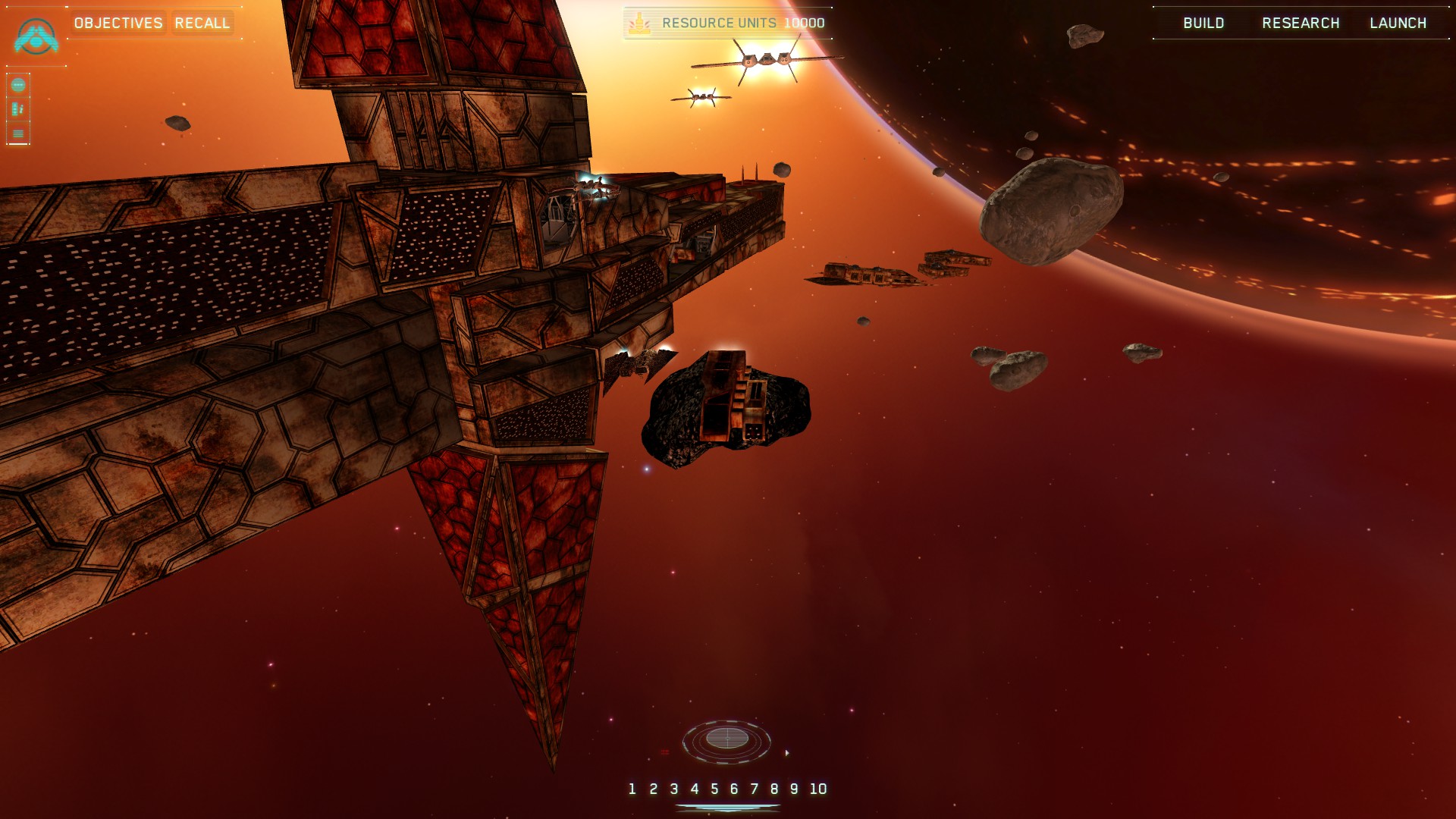The height and width of the screenshot is (819, 1456).
Task: Select control group 3
Action: click(x=674, y=789)
